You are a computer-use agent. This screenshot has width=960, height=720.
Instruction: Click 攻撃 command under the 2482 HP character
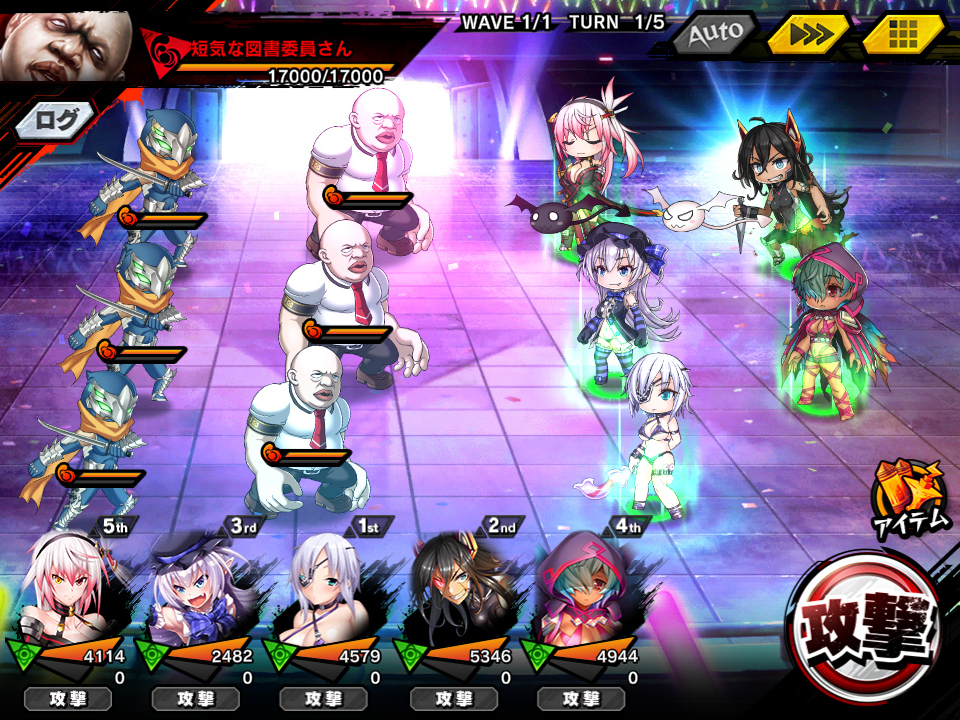(x=195, y=698)
